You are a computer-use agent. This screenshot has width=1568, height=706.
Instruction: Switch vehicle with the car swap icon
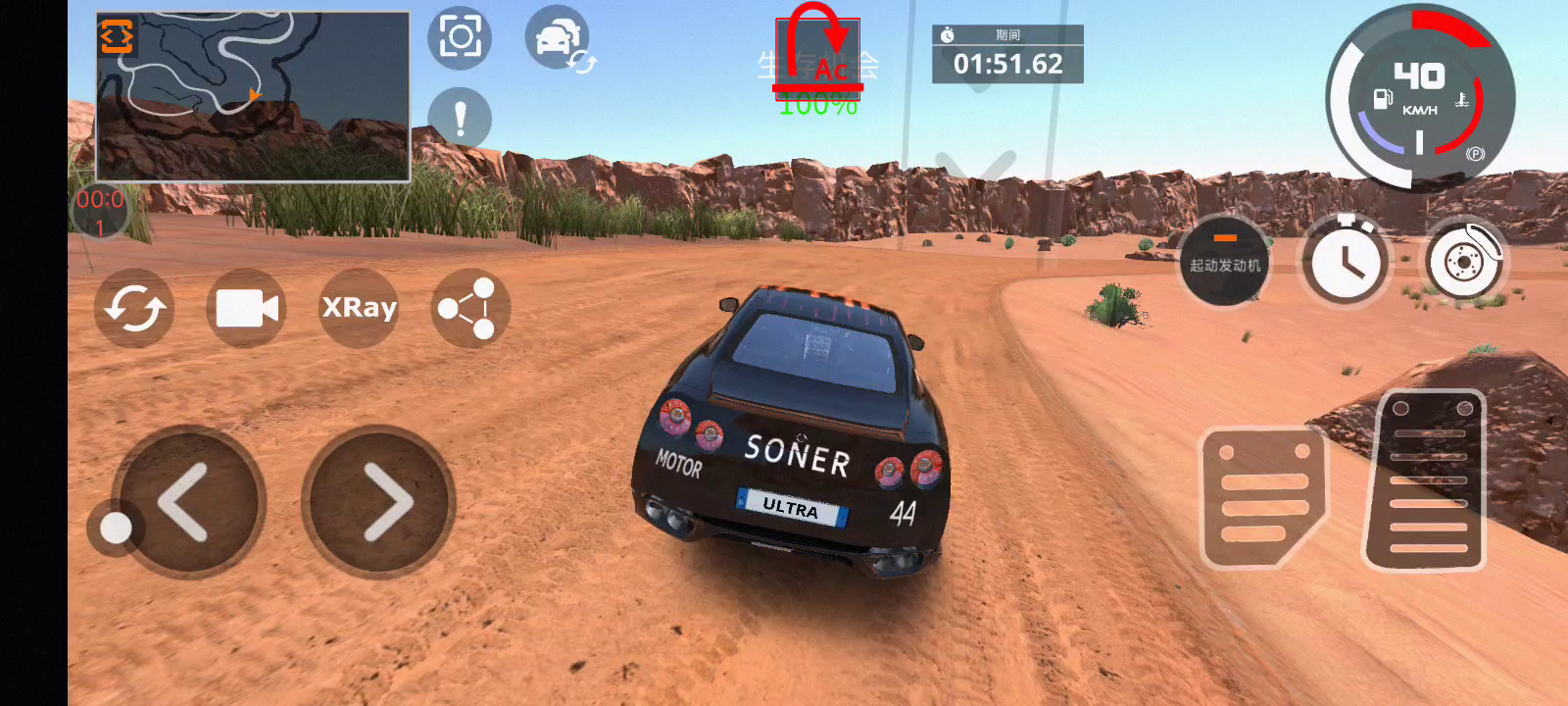(x=559, y=39)
